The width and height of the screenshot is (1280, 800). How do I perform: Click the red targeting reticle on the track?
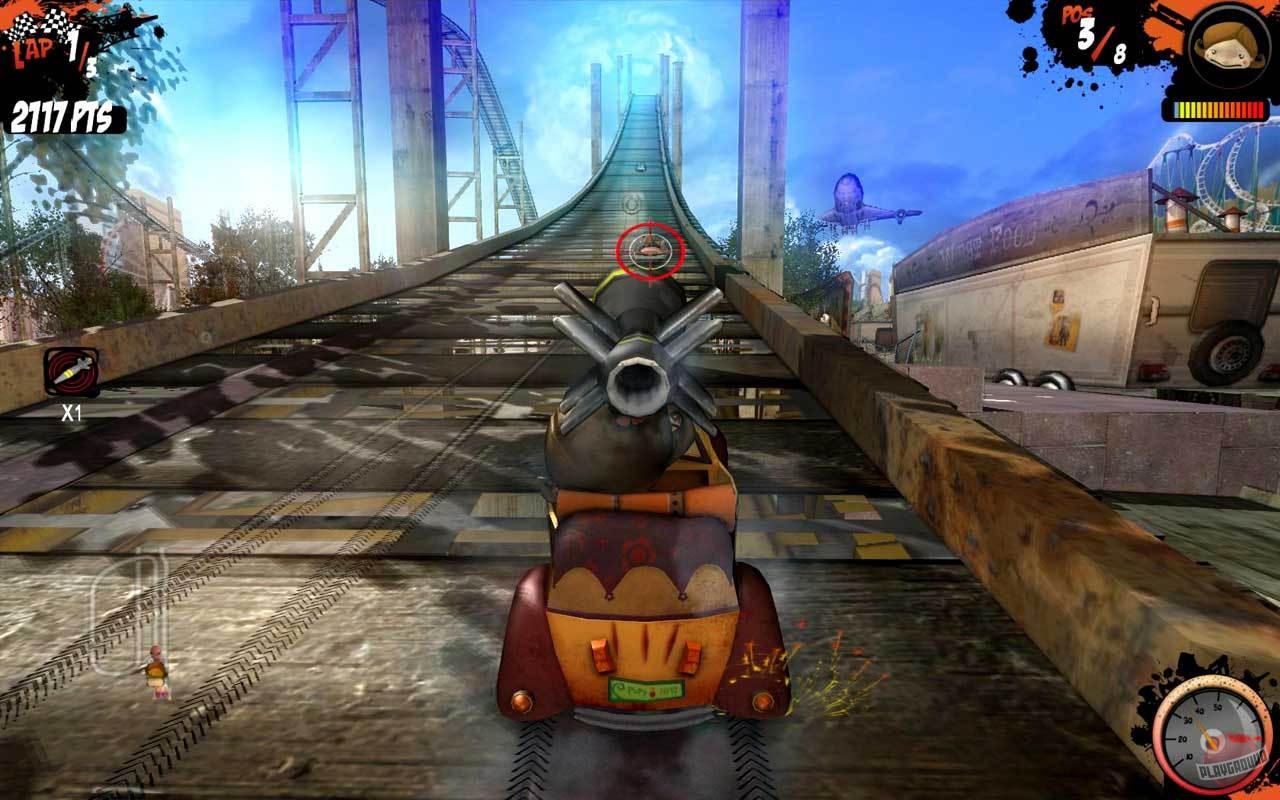[x=651, y=250]
